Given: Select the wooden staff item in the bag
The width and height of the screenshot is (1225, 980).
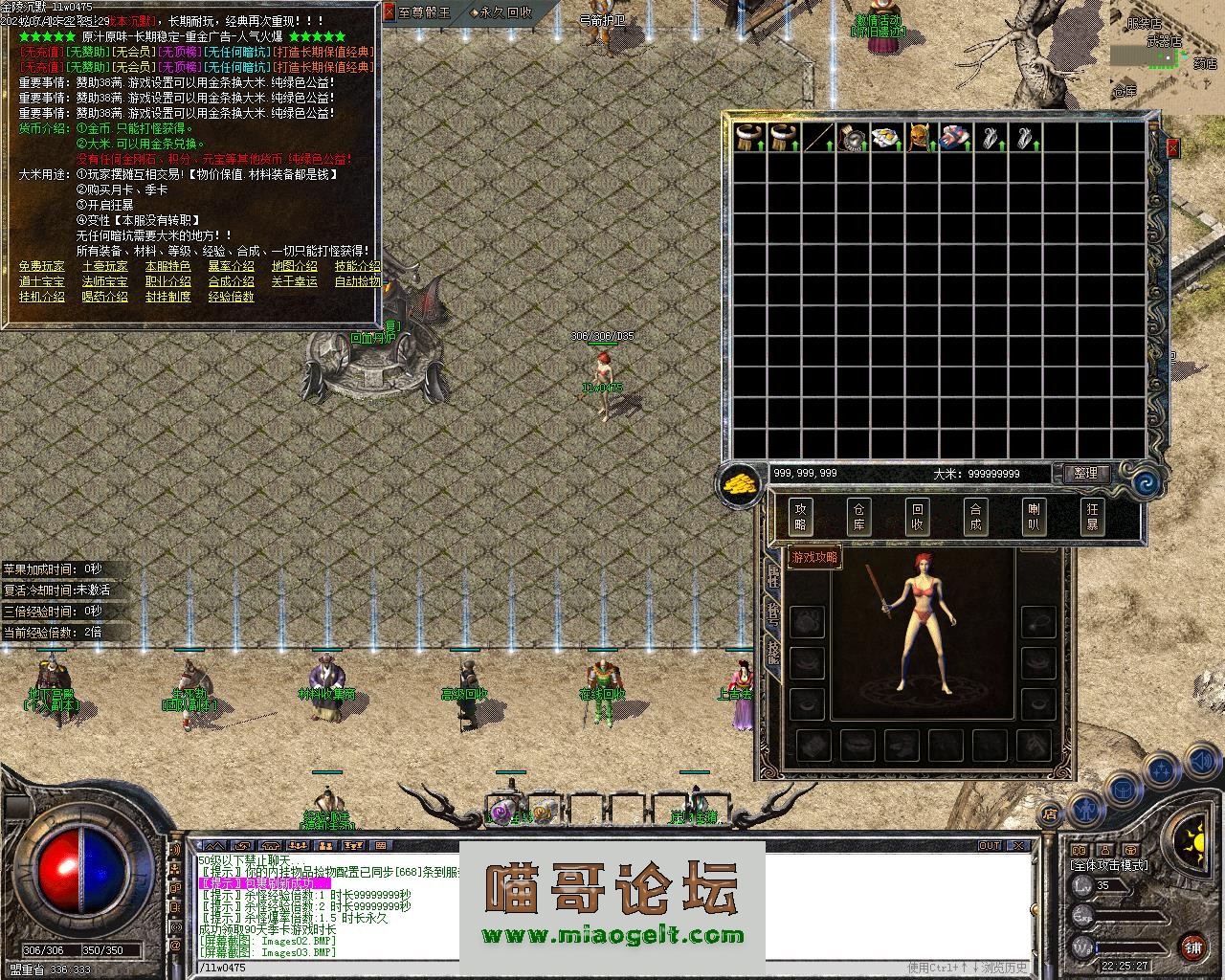Looking at the screenshot, I should coord(818,138).
